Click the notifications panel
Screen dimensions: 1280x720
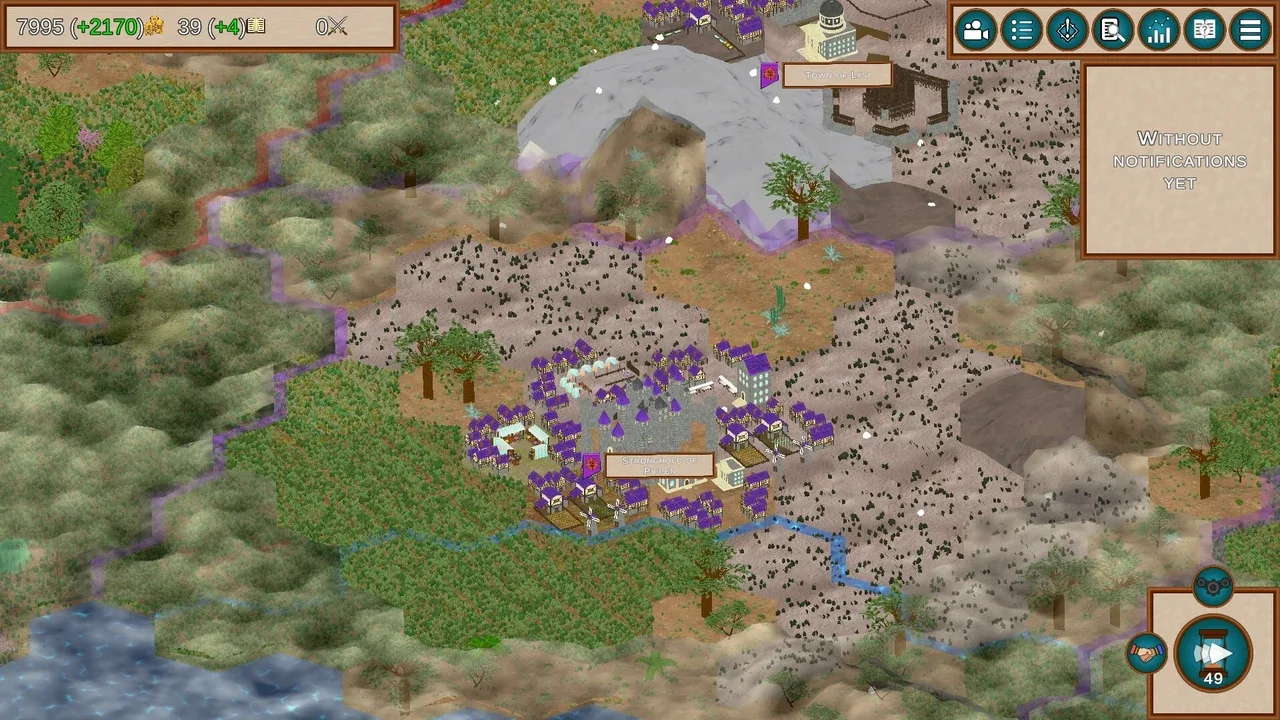coord(1180,161)
